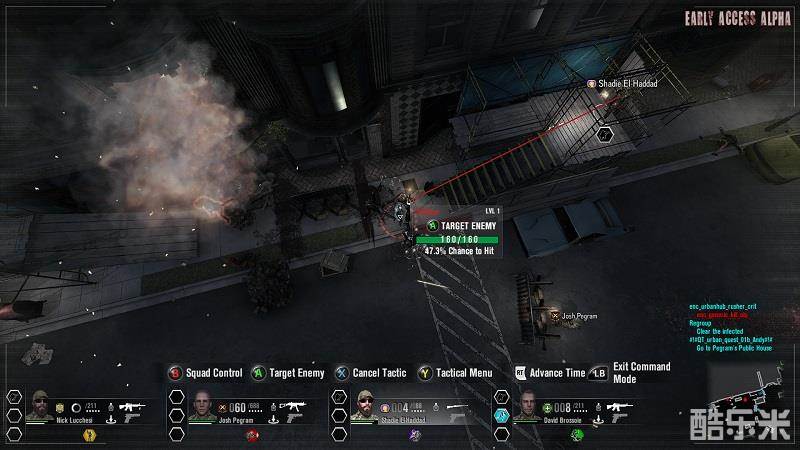Open the Tactical Menu
800x450 pixels.
(x=456, y=373)
